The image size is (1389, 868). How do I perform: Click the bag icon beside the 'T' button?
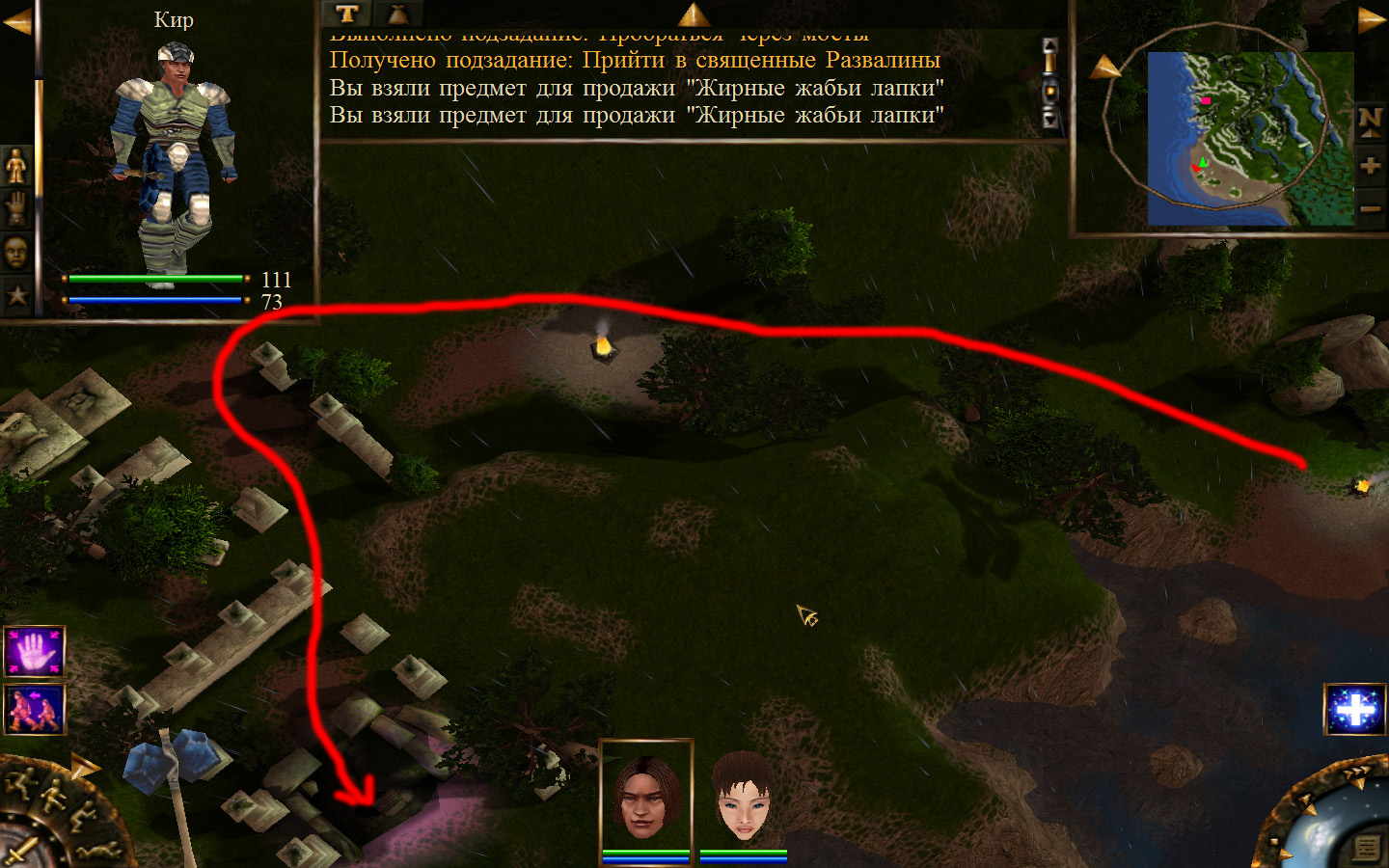click(397, 14)
